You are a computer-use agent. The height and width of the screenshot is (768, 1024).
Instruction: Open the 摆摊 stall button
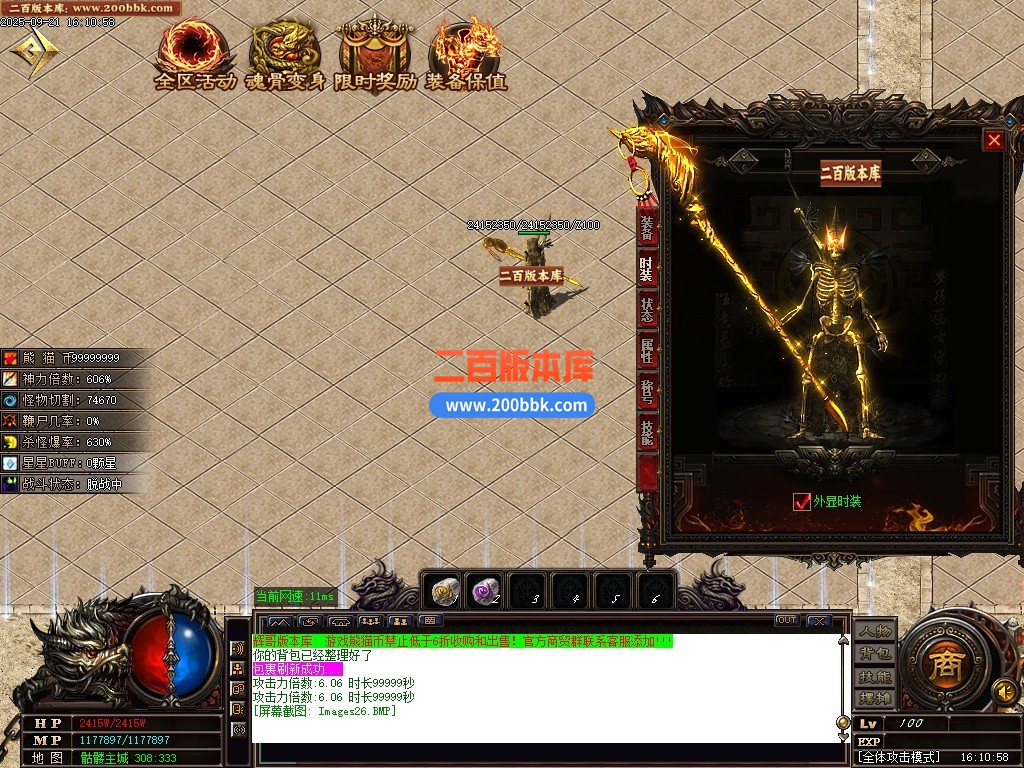tap(875, 698)
